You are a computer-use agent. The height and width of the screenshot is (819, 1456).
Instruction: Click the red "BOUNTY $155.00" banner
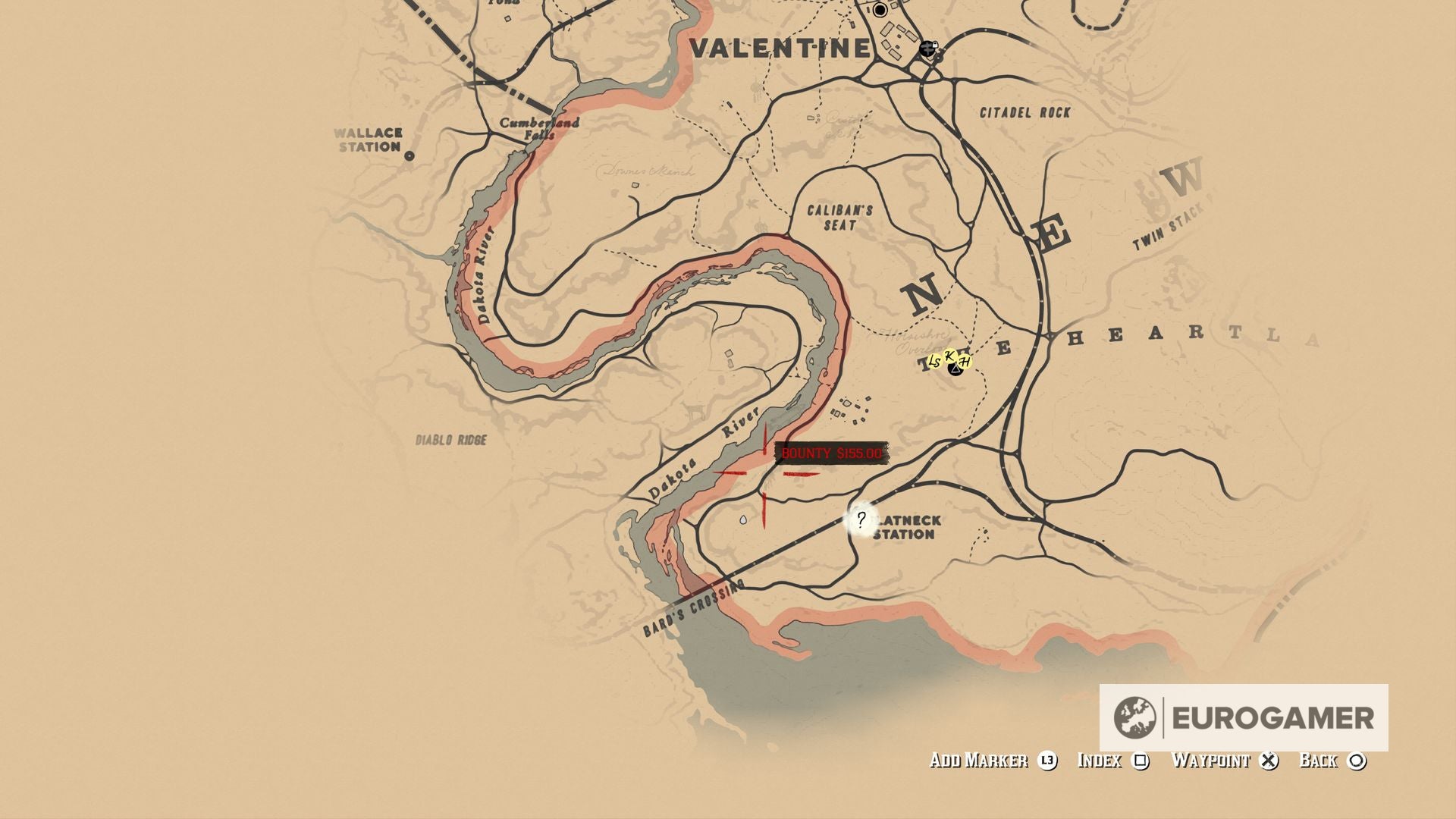[x=830, y=453]
